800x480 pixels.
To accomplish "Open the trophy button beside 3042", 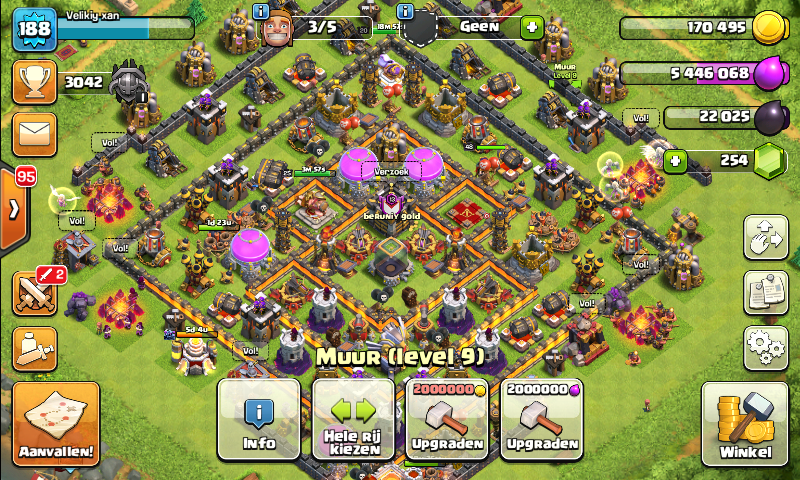I will pos(33,81).
